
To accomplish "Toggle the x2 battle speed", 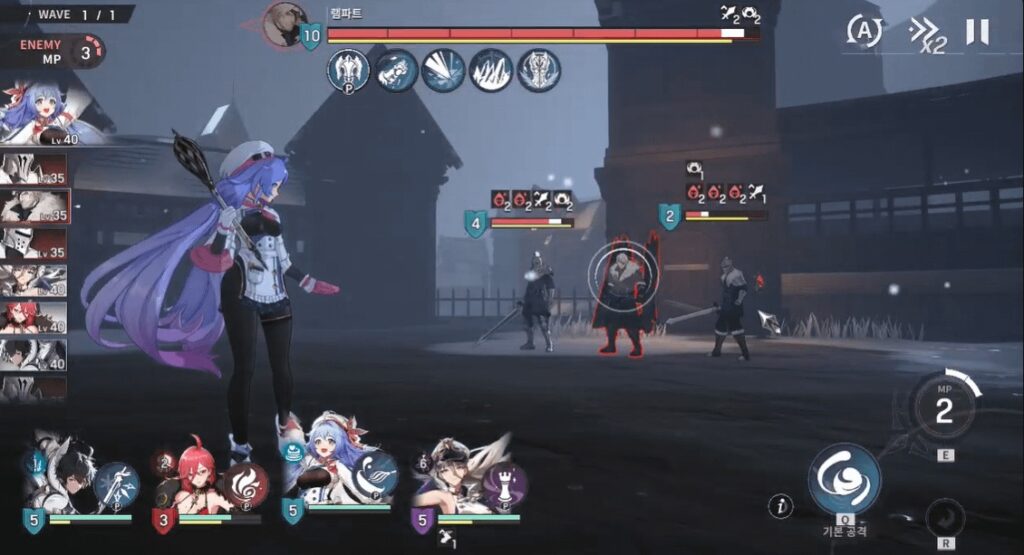I will 926,34.
